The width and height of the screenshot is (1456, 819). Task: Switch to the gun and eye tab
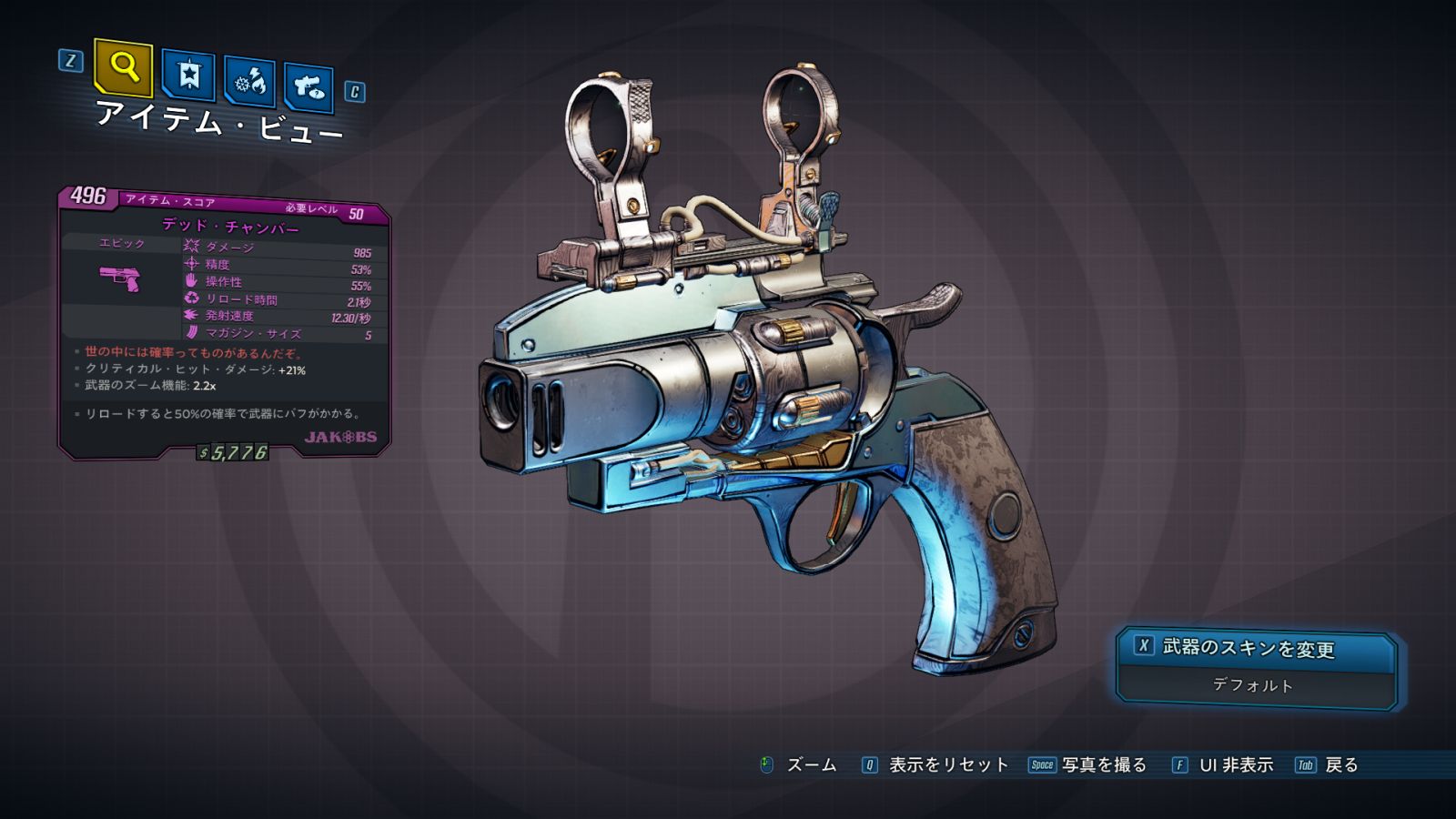tap(308, 88)
